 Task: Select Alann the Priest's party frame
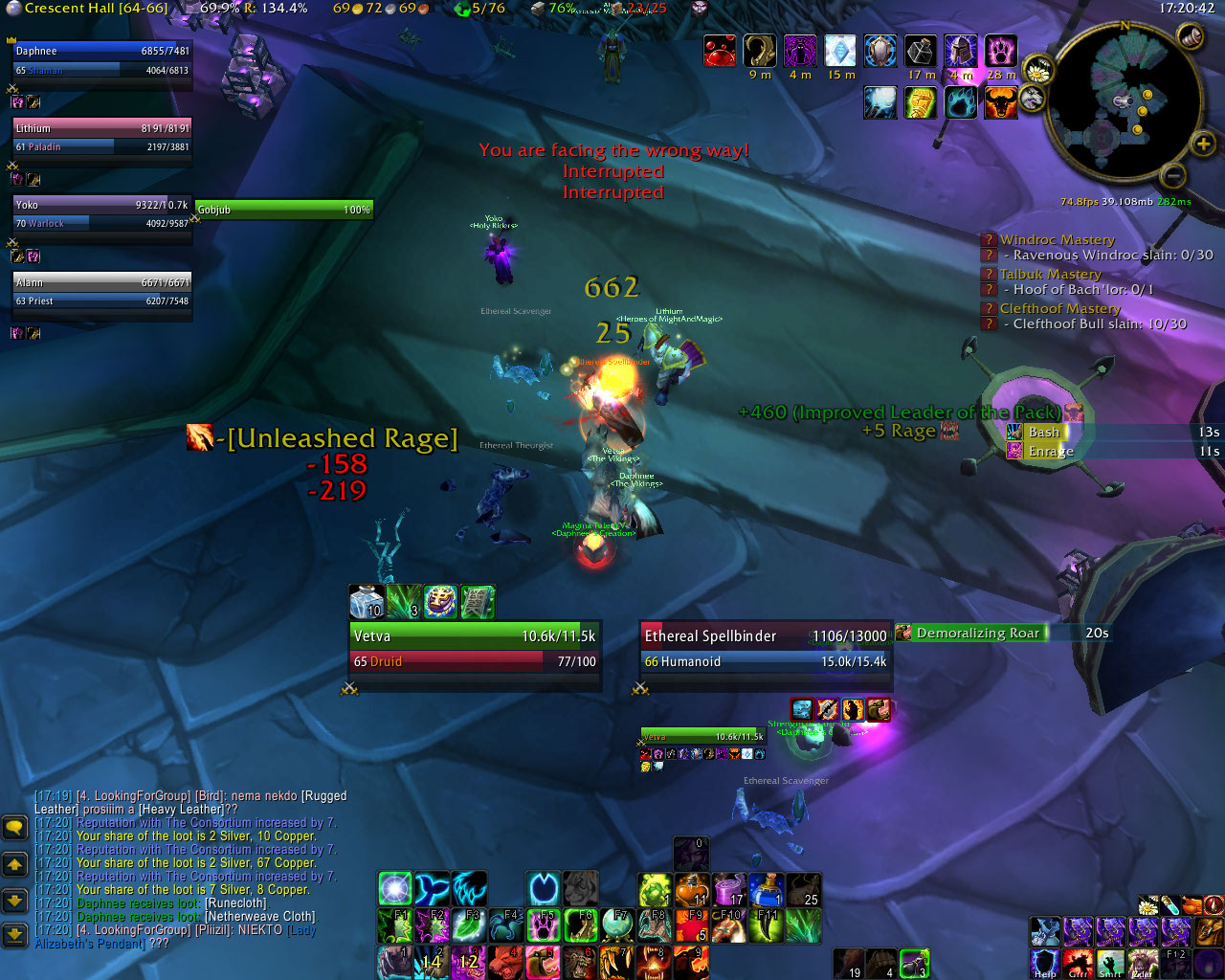pos(101,291)
